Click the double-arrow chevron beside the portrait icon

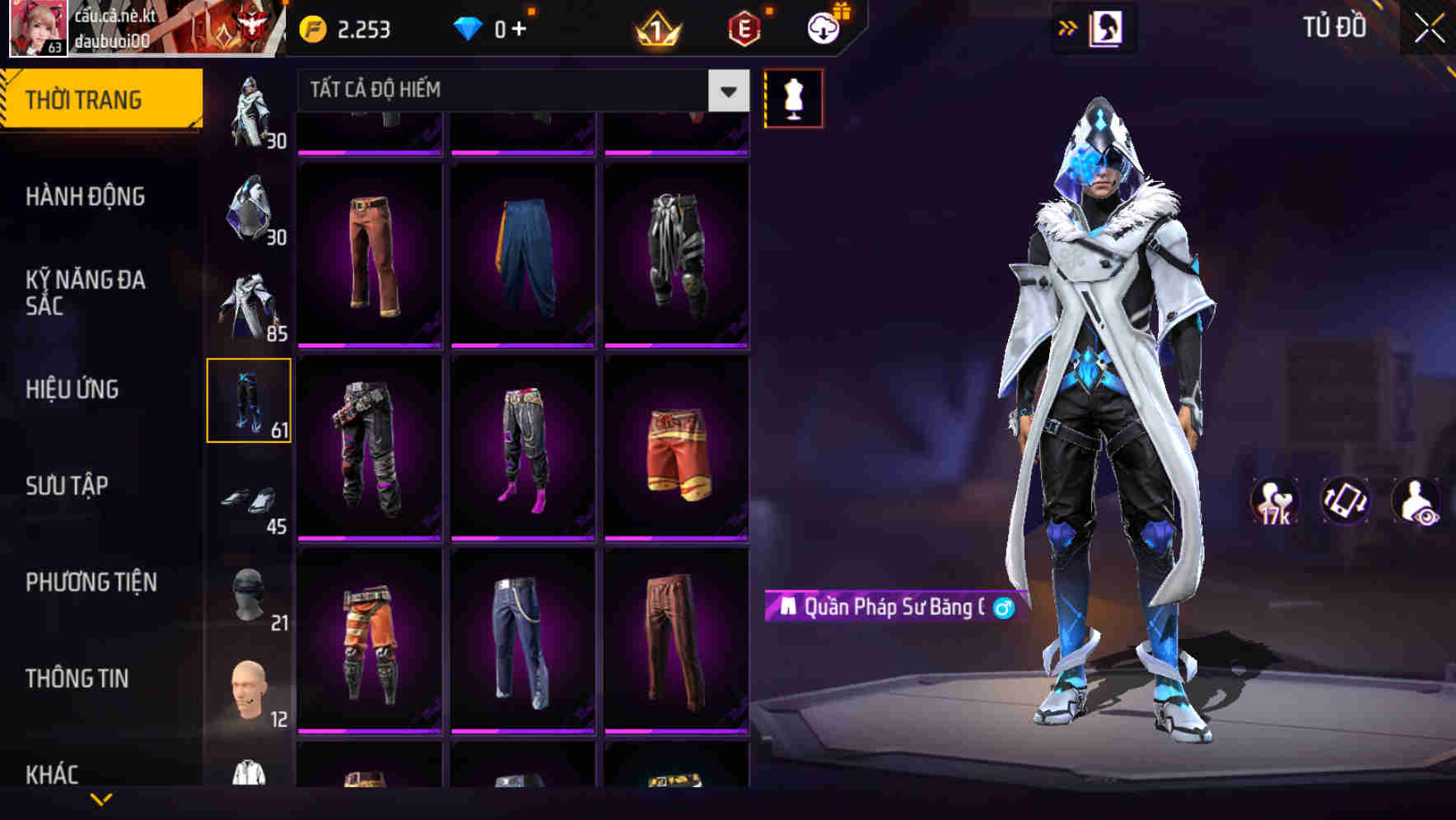pos(1069,27)
